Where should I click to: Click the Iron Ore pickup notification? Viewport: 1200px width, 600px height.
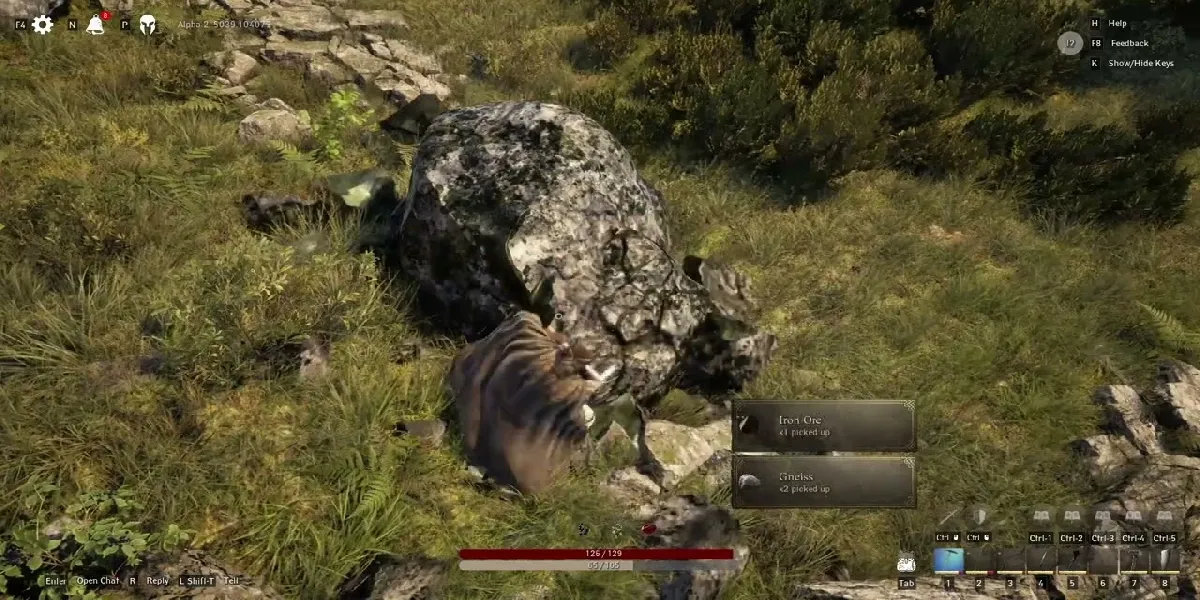824,426
